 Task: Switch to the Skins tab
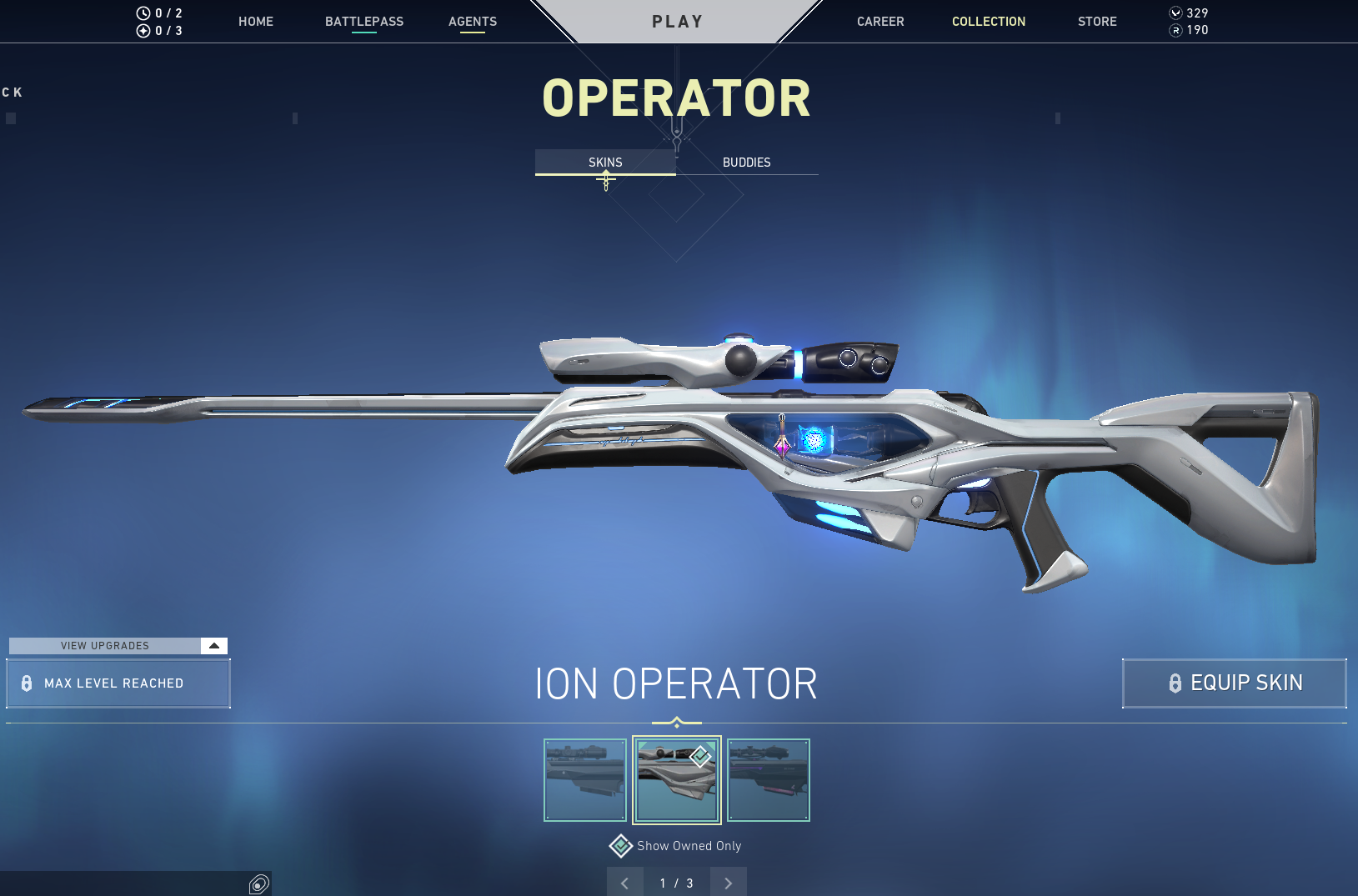[x=605, y=163]
